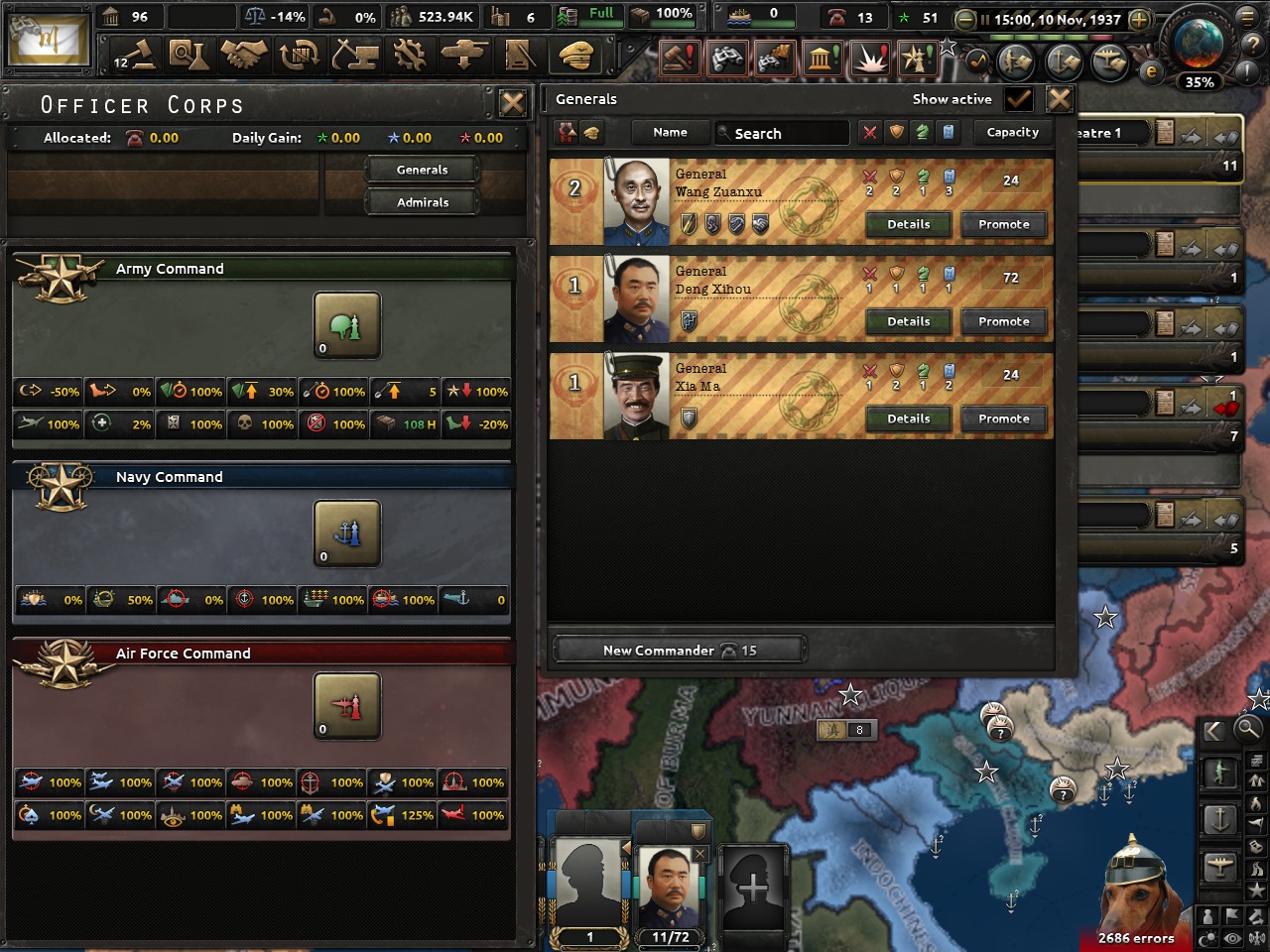
Task: Open the law change gavel alert icon
Action: click(680, 59)
